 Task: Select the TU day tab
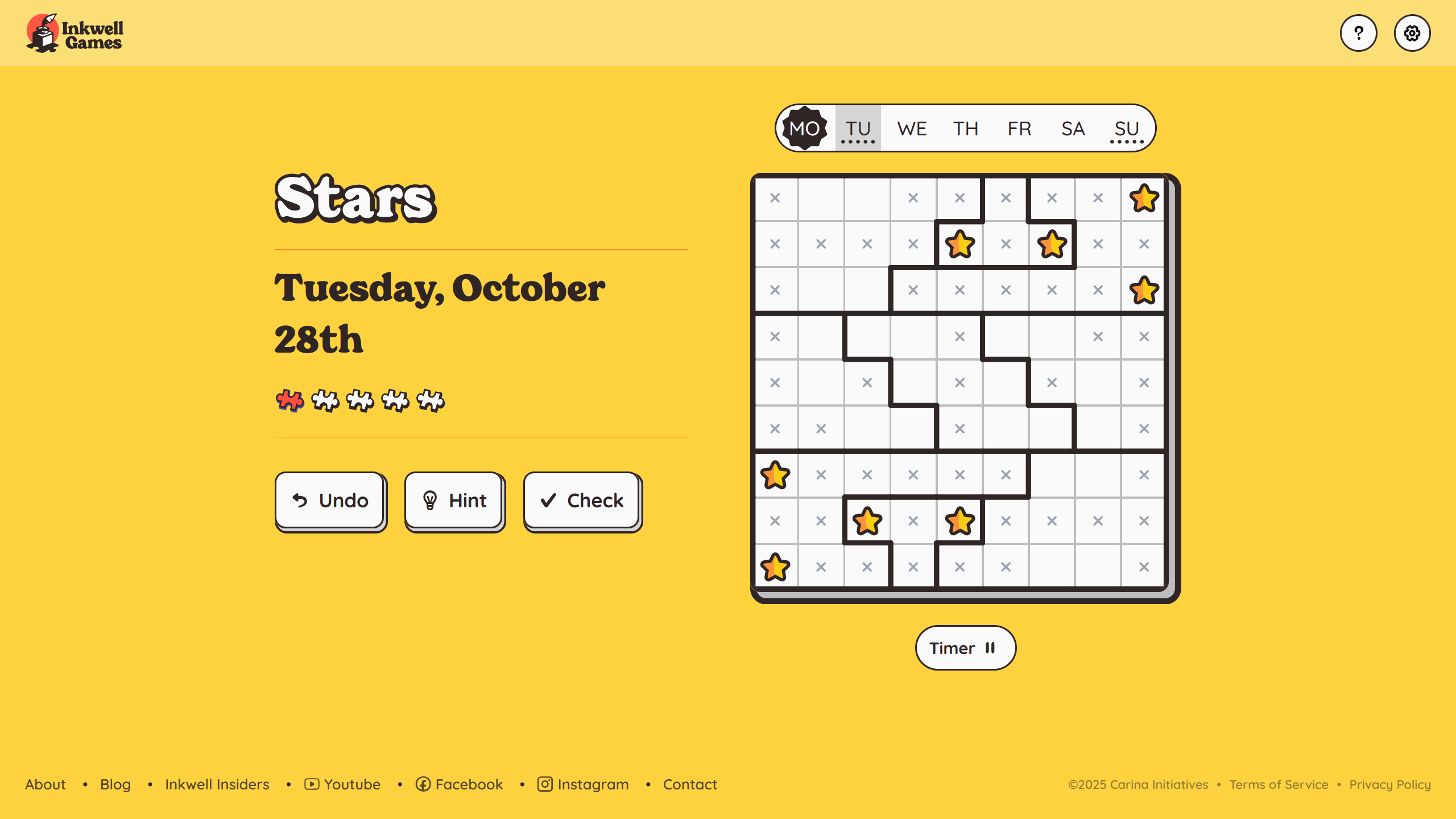858,129
